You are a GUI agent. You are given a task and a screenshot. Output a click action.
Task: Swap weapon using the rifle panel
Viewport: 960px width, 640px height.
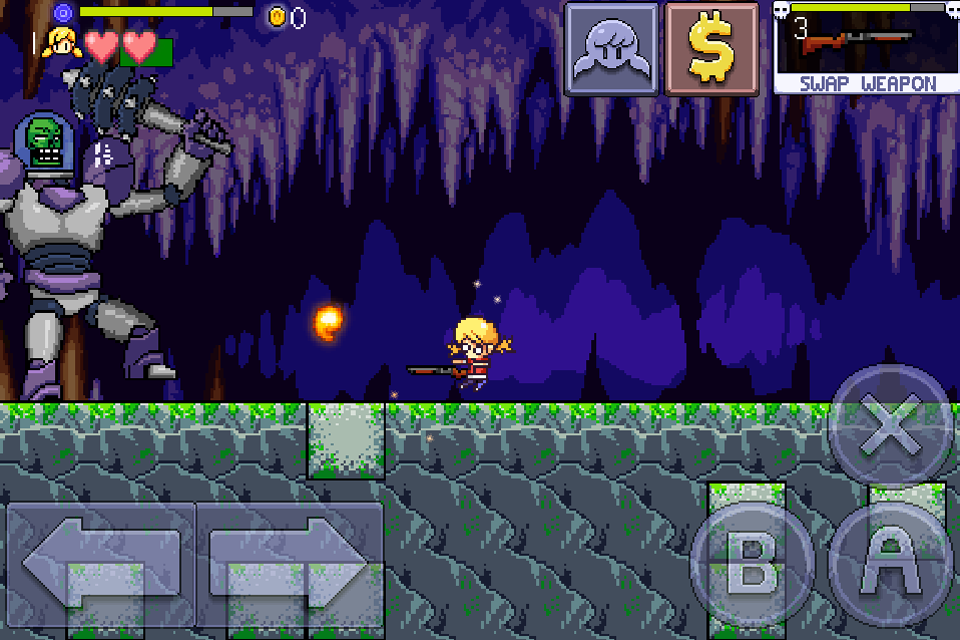[x=867, y=48]
